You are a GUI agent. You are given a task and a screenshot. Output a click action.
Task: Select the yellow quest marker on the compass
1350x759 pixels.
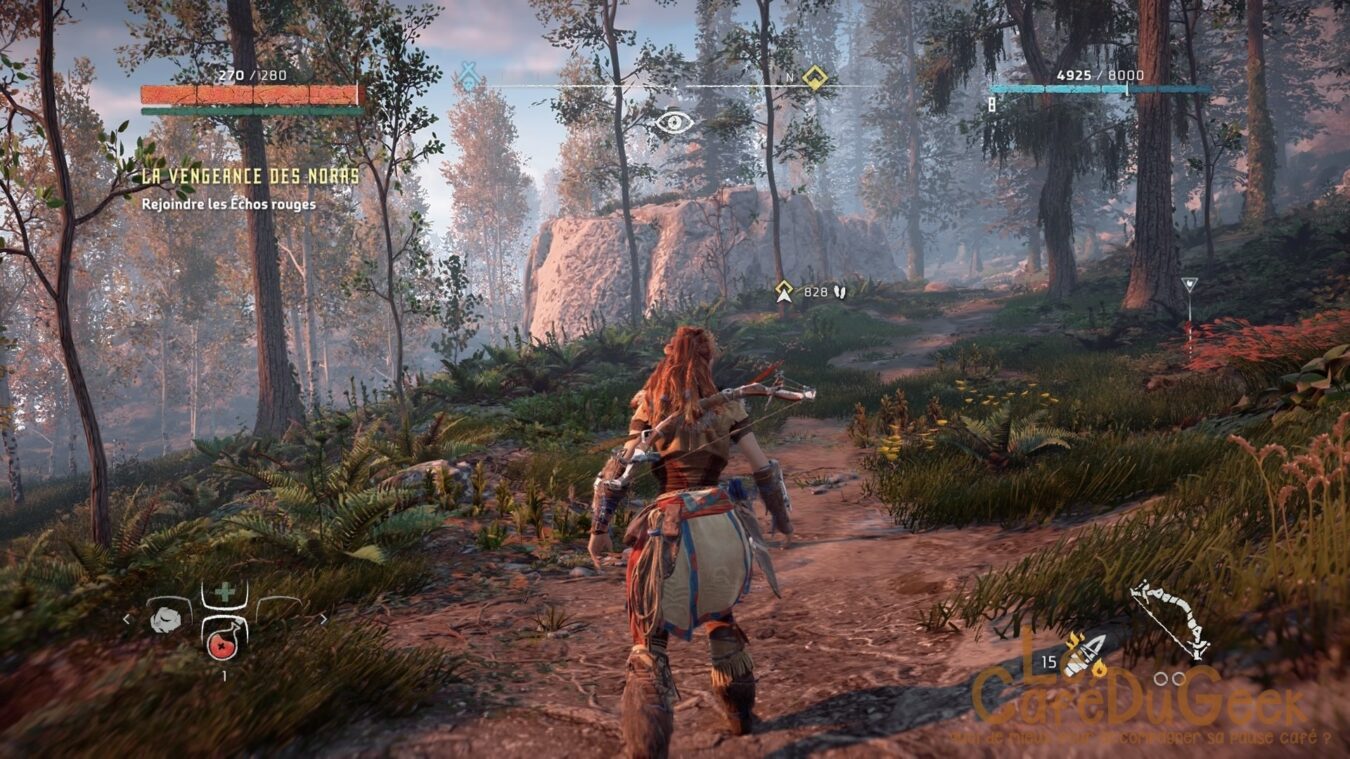point(815,77)
